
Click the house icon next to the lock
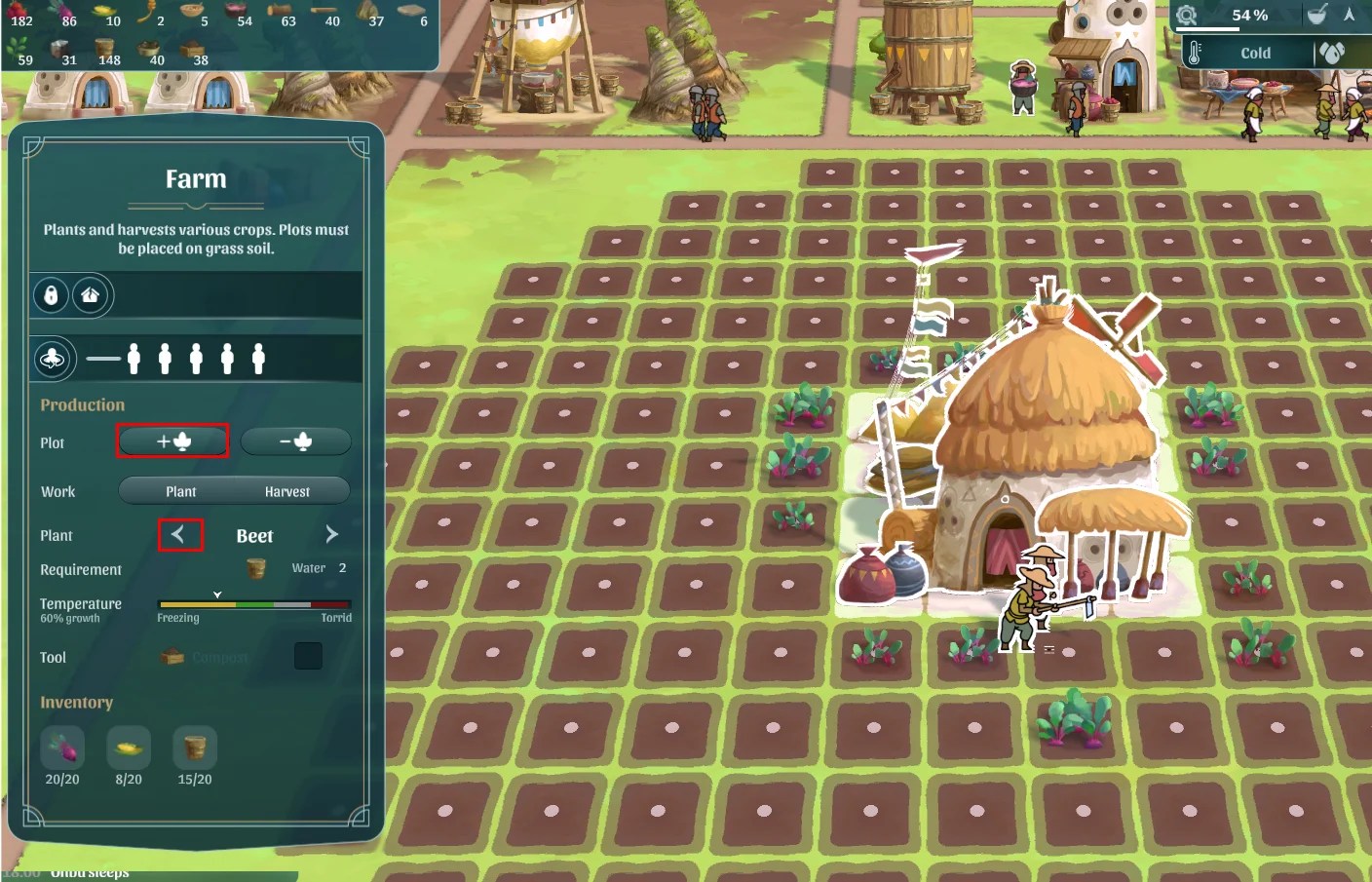pyautogui.click(x=90, y=295)
